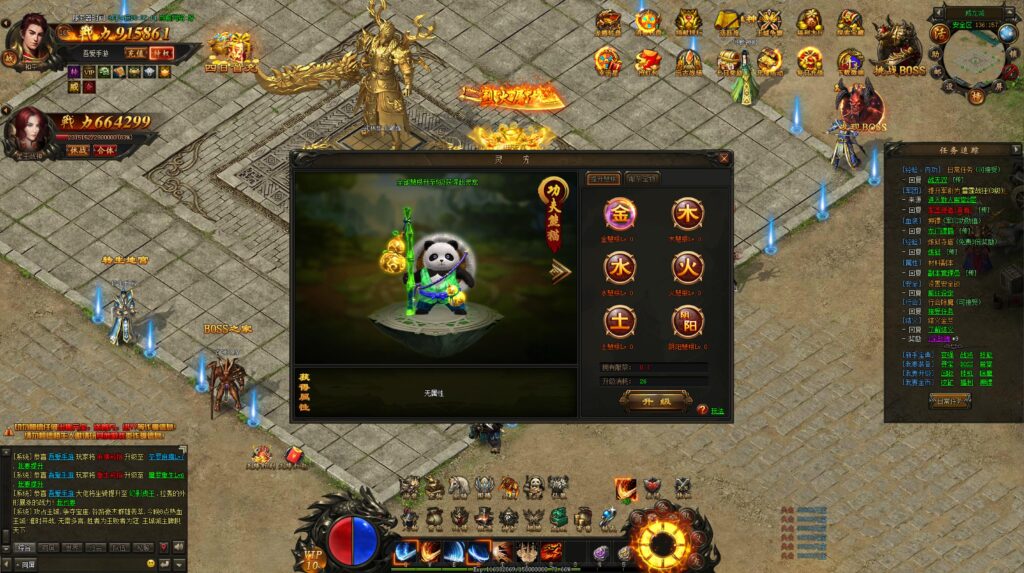Click the 日常任务 button under the quest tracker

point(949,400)
